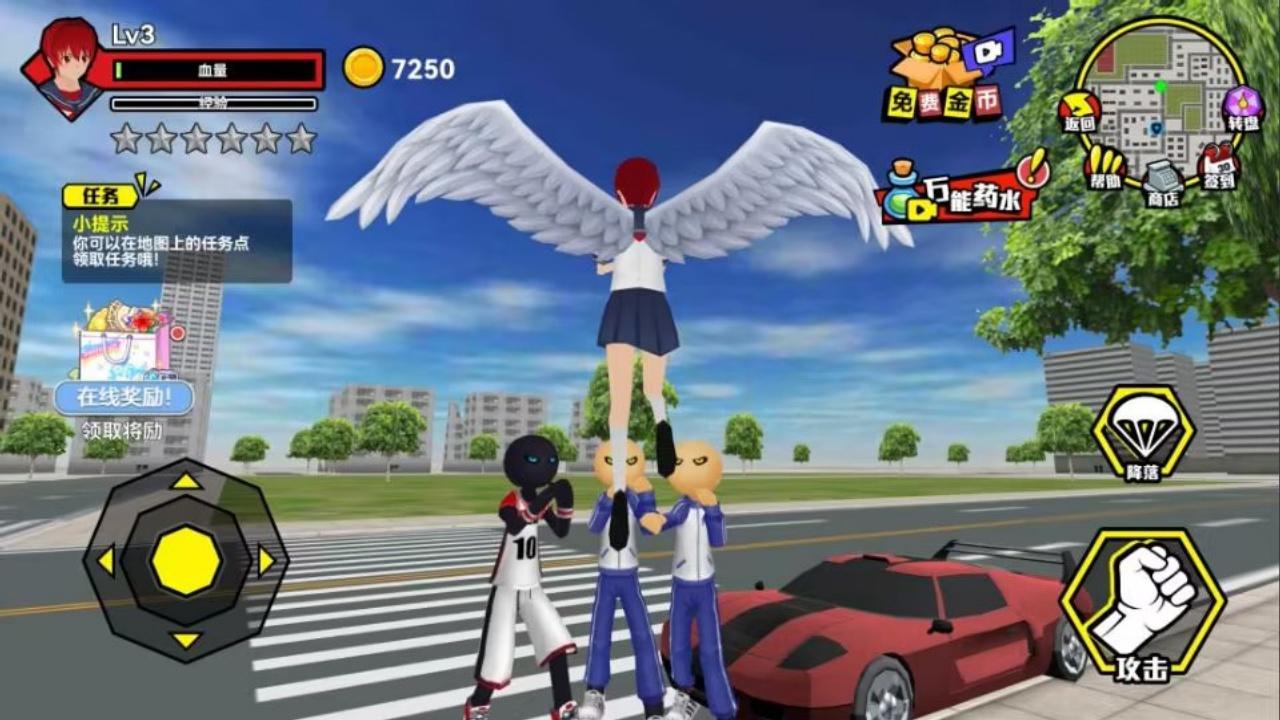Open the 转盘 spin wheel
The height and width of the screenshot is (720, 1280).
coord(1243,107)
